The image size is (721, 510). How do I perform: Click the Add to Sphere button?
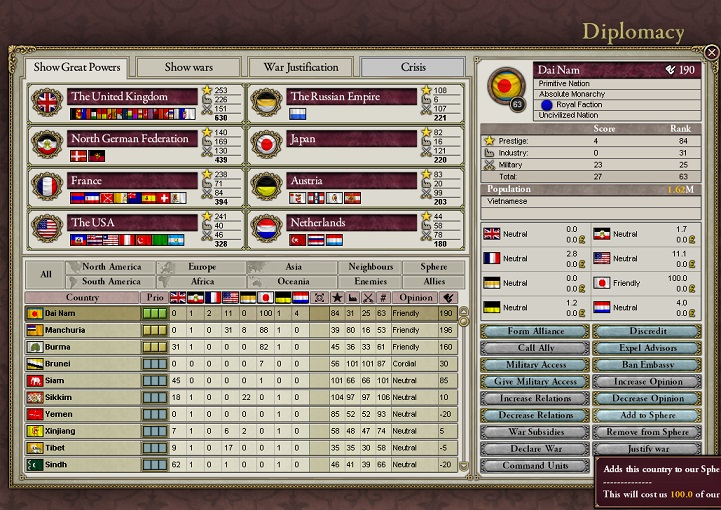click(x=648, y=415)
